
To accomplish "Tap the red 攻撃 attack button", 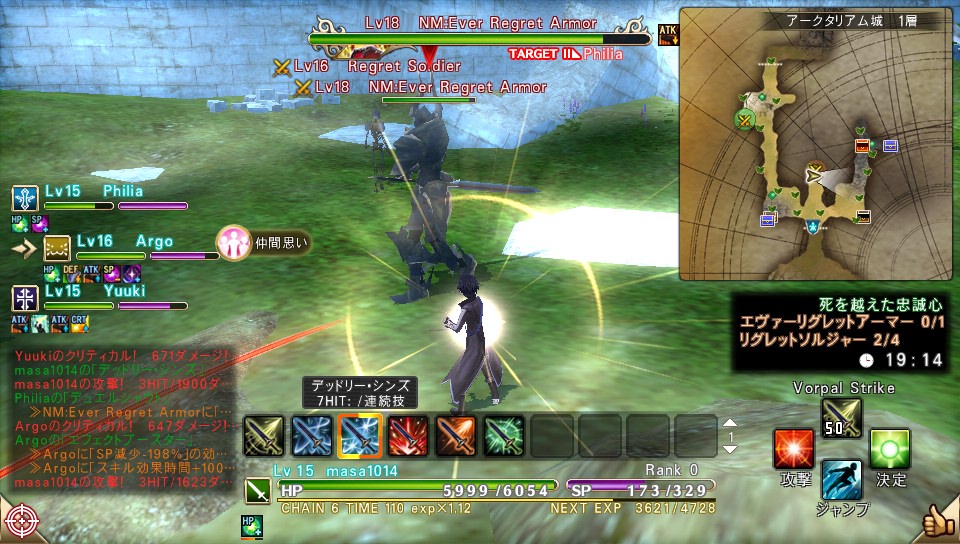I will pos(793,449).
